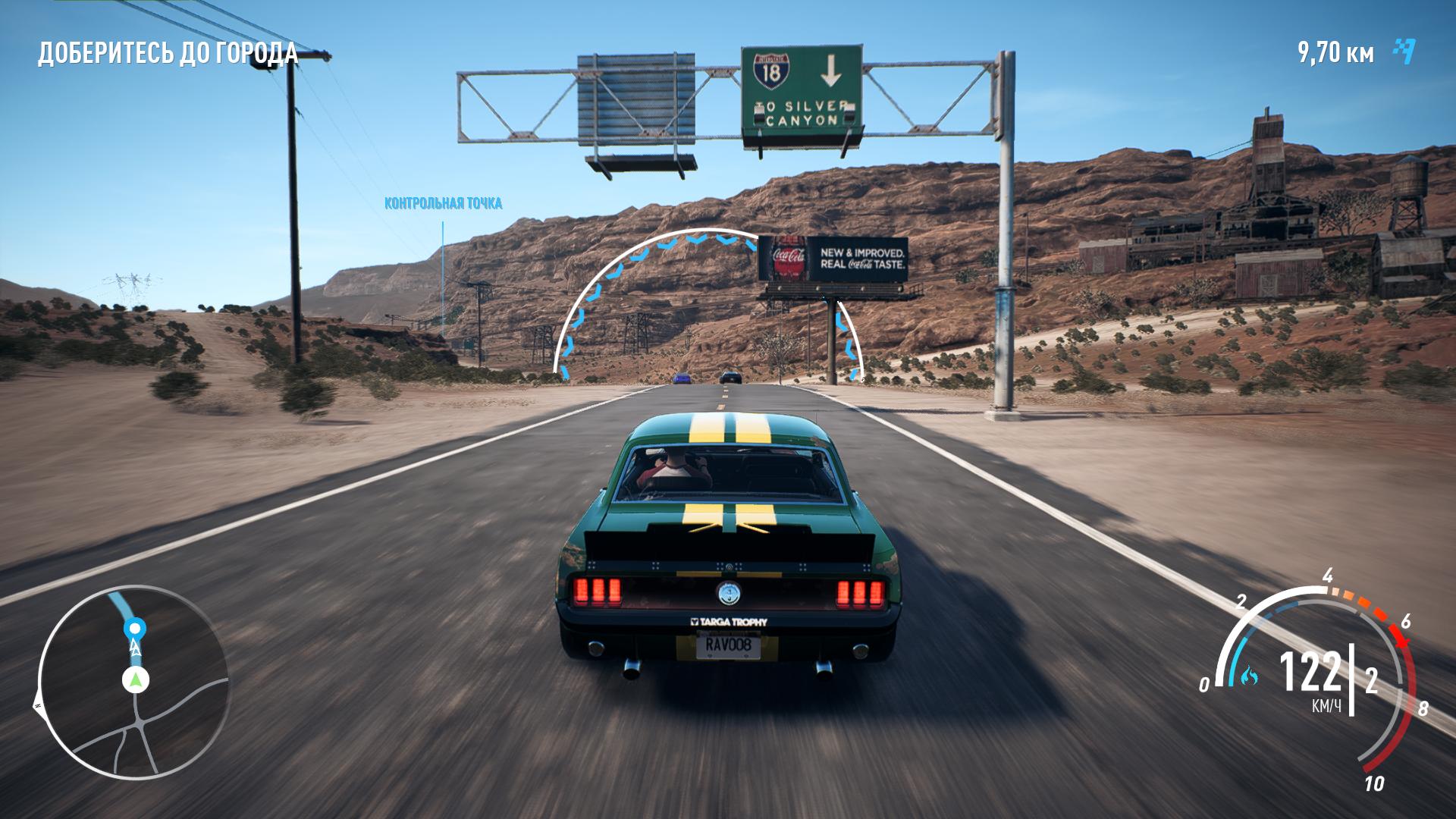Select the "Контрольная точка" checkpoint label
The width and height of the screenshot is (1456, 819).
(443, 203)
